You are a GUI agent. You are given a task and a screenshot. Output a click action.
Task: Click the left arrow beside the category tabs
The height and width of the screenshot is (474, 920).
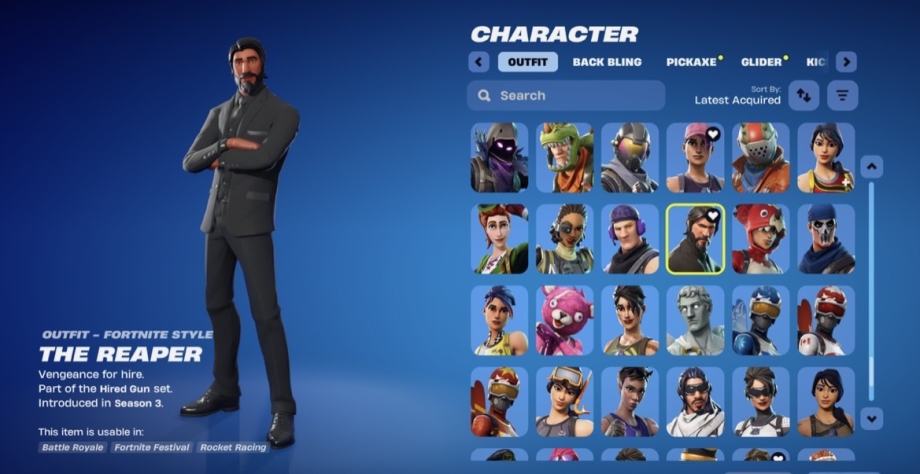point(479,62)
